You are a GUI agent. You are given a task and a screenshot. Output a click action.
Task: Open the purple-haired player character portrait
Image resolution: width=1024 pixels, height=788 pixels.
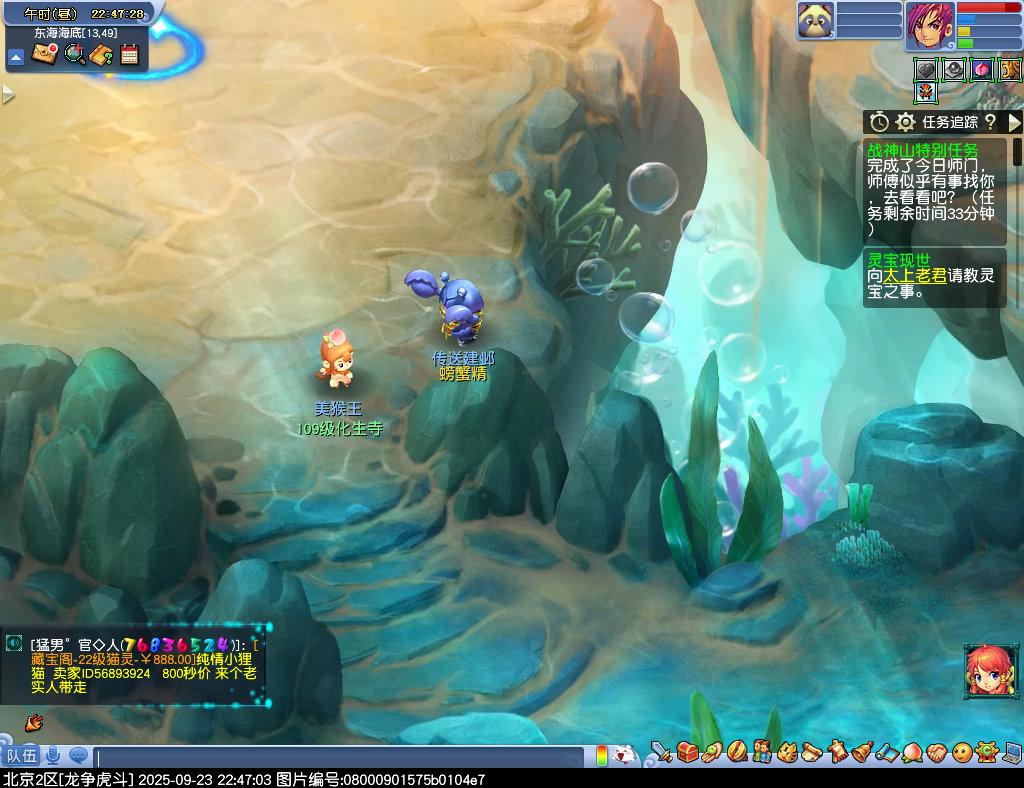click(x=930, y=25)
